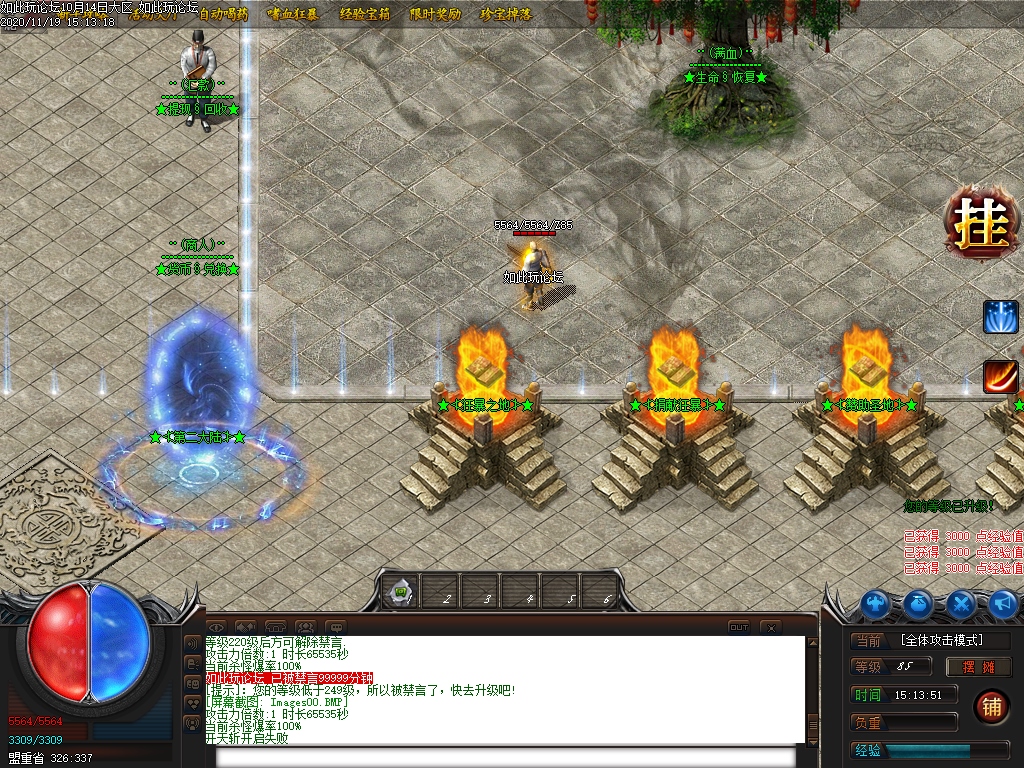The image size is (1024, 768).
Task: Select the item in hotbar slot 1
Action: coord(401,593)
